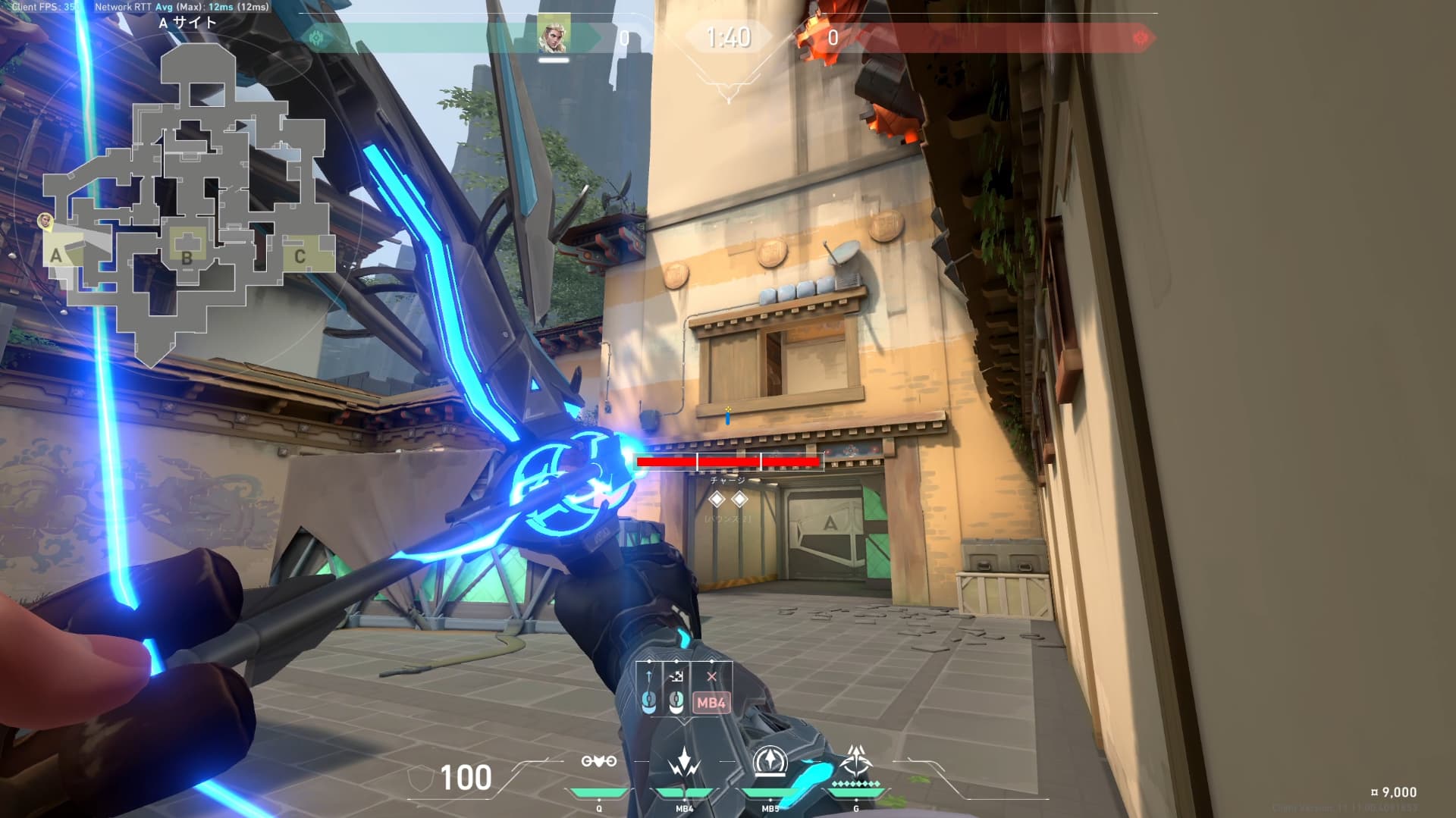Click the green attacker team emblem

(316, 37)
